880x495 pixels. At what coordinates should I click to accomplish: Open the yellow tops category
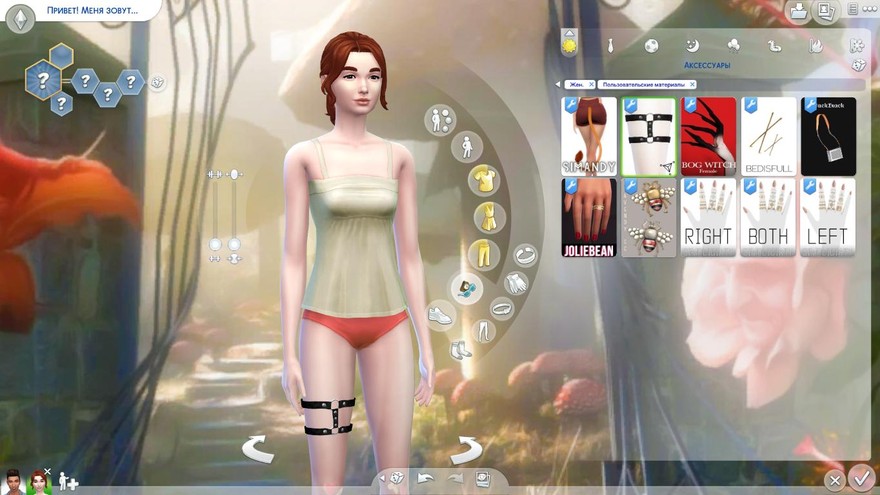pos(484,181)
